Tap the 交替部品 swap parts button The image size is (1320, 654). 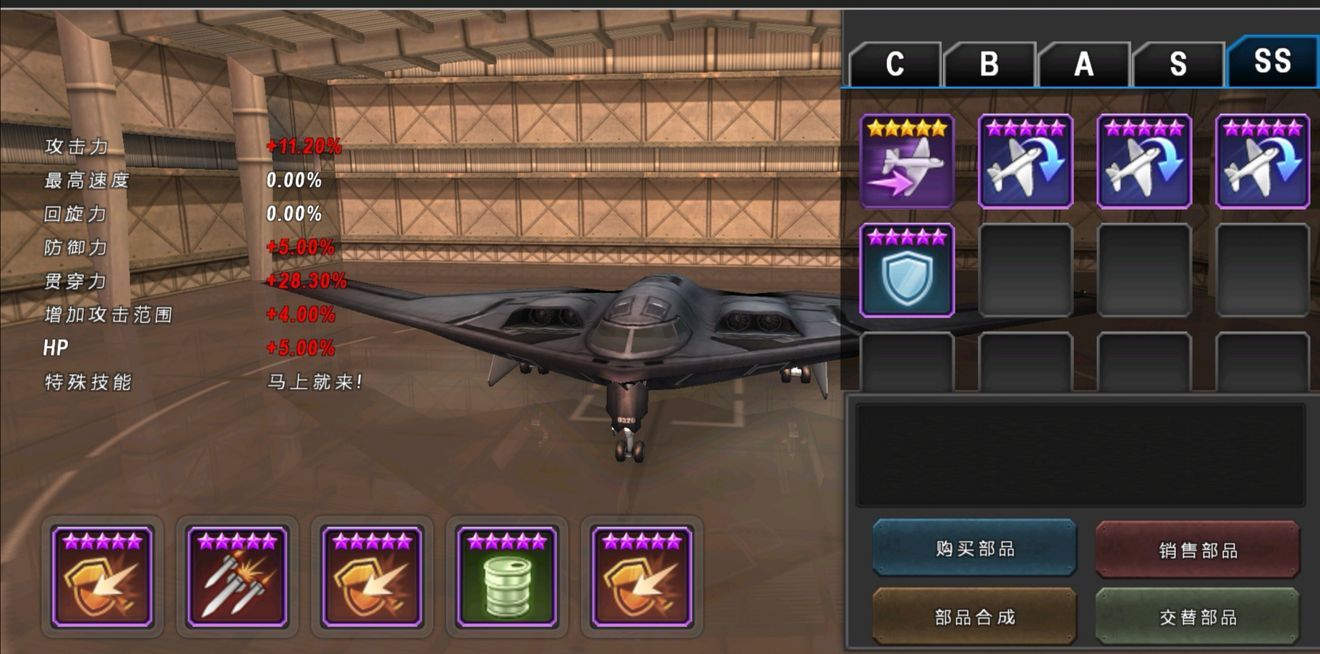point(1198,617)
